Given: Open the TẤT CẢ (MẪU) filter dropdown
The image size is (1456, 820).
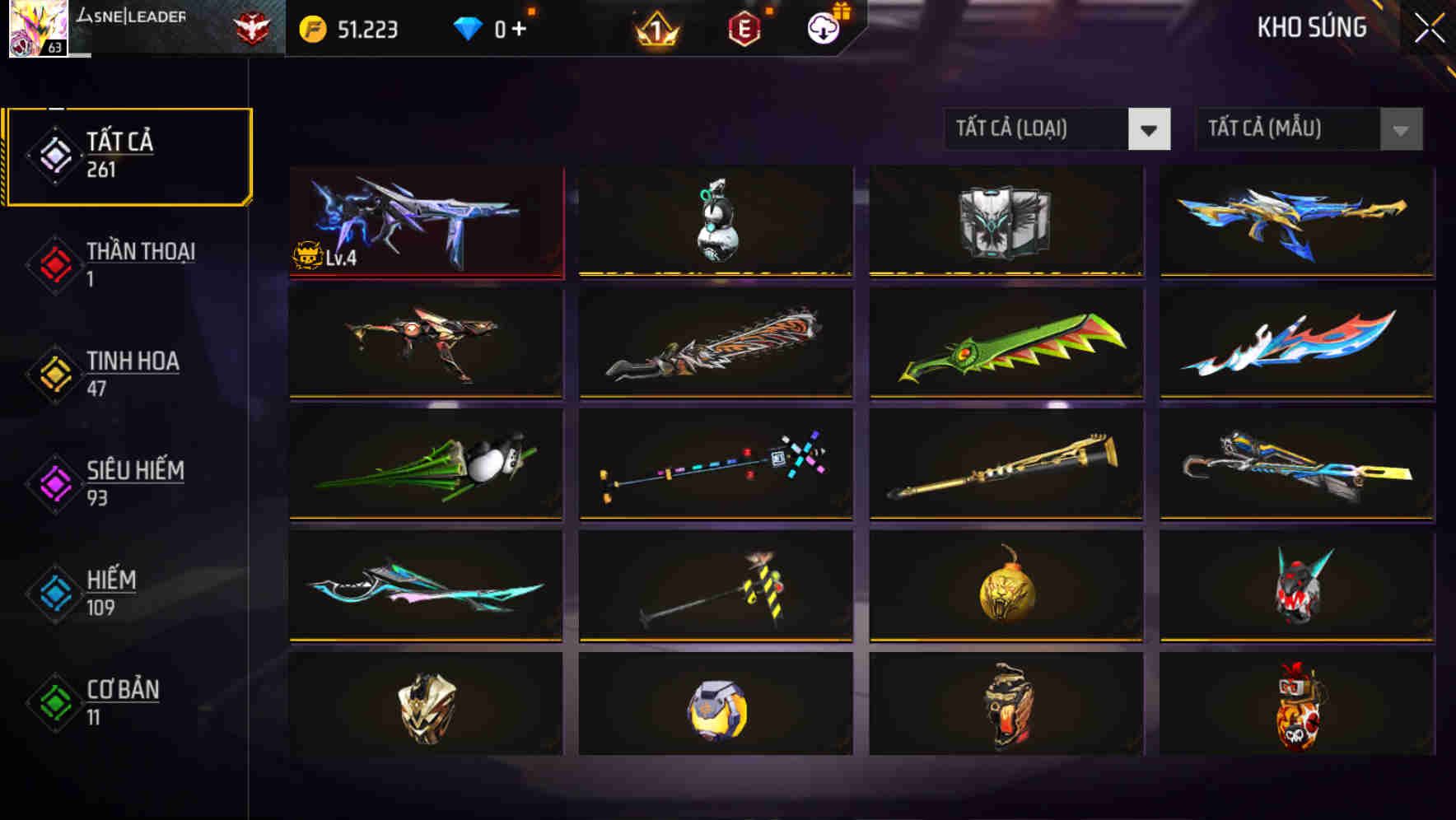Looking at the screenshot, I should pos(1308,129).
